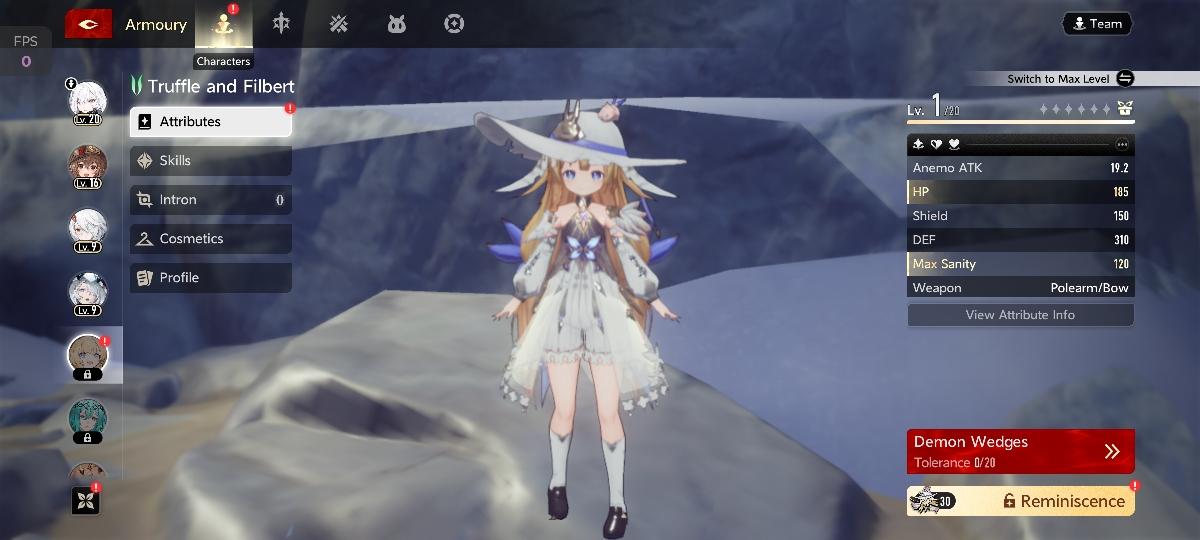Open the Team button
Image resolution: width=1200 pixels, height=540 pixels.
[x=1097, y=24]
